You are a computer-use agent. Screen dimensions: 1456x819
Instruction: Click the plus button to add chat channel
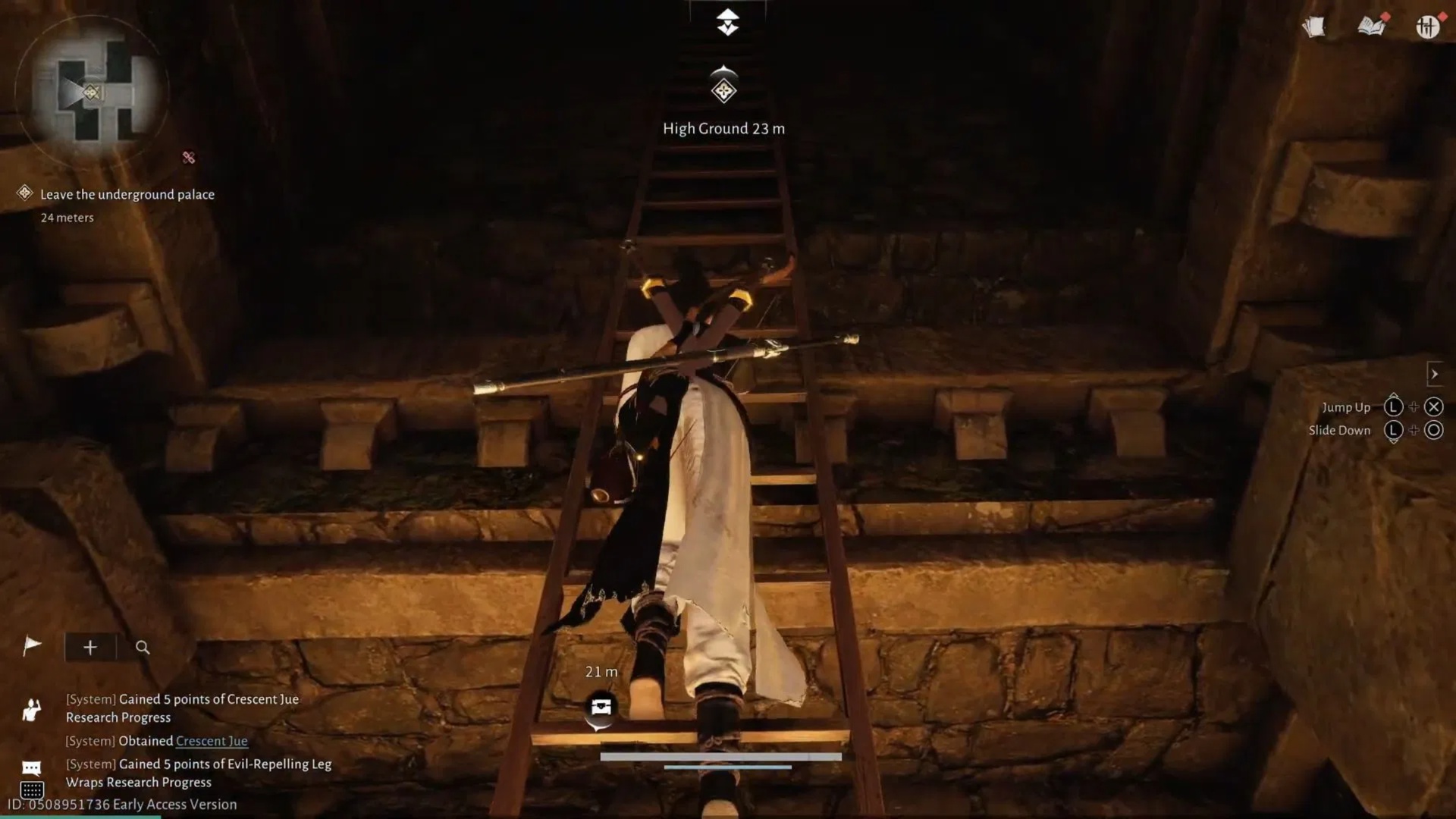[x=89, y=647]
